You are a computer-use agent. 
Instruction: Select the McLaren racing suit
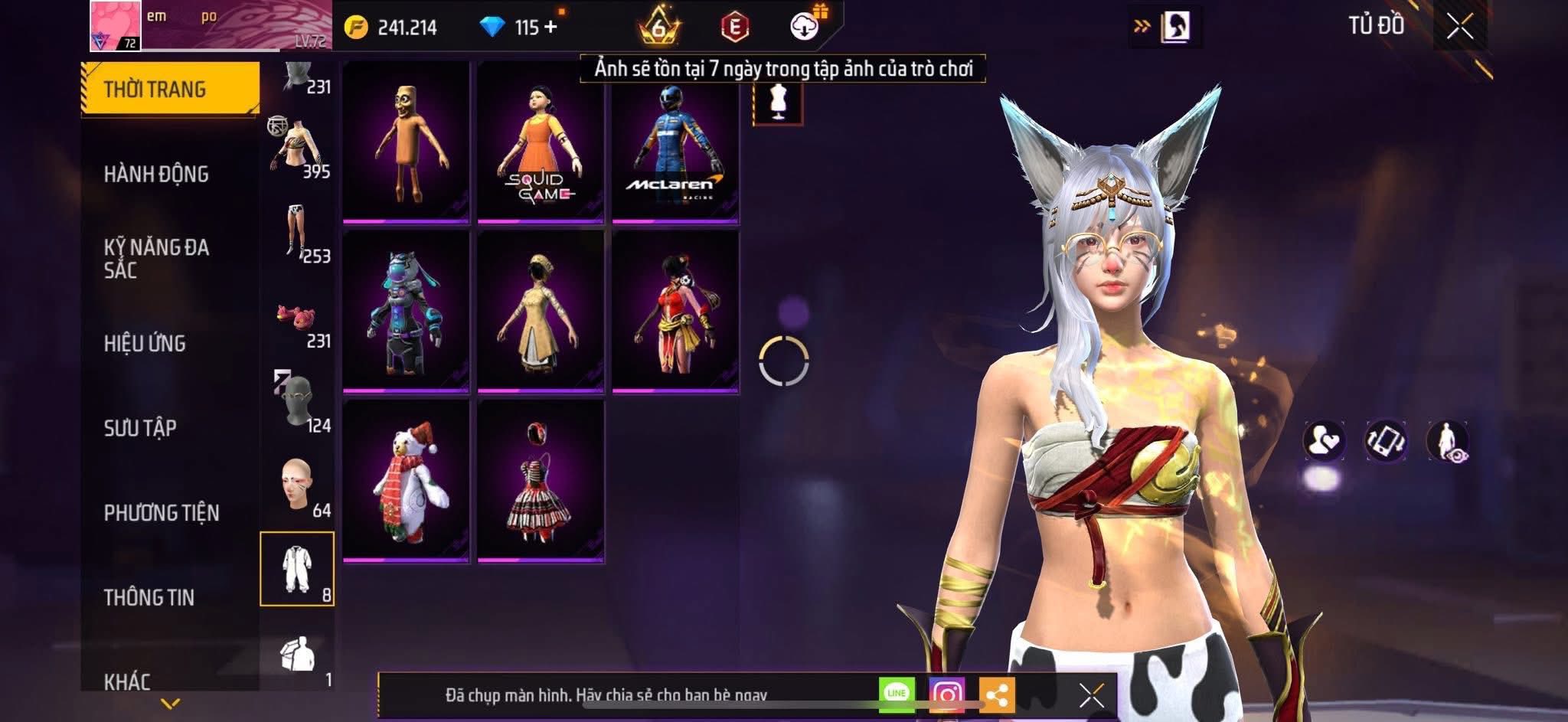(675, 142)
